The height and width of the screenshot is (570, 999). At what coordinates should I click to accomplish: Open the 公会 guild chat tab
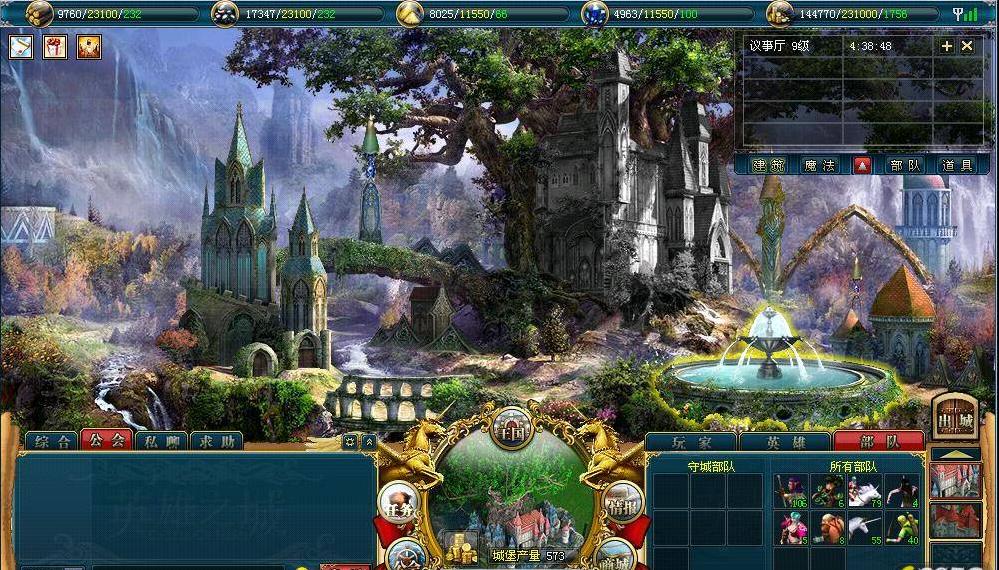click(106, 441)
